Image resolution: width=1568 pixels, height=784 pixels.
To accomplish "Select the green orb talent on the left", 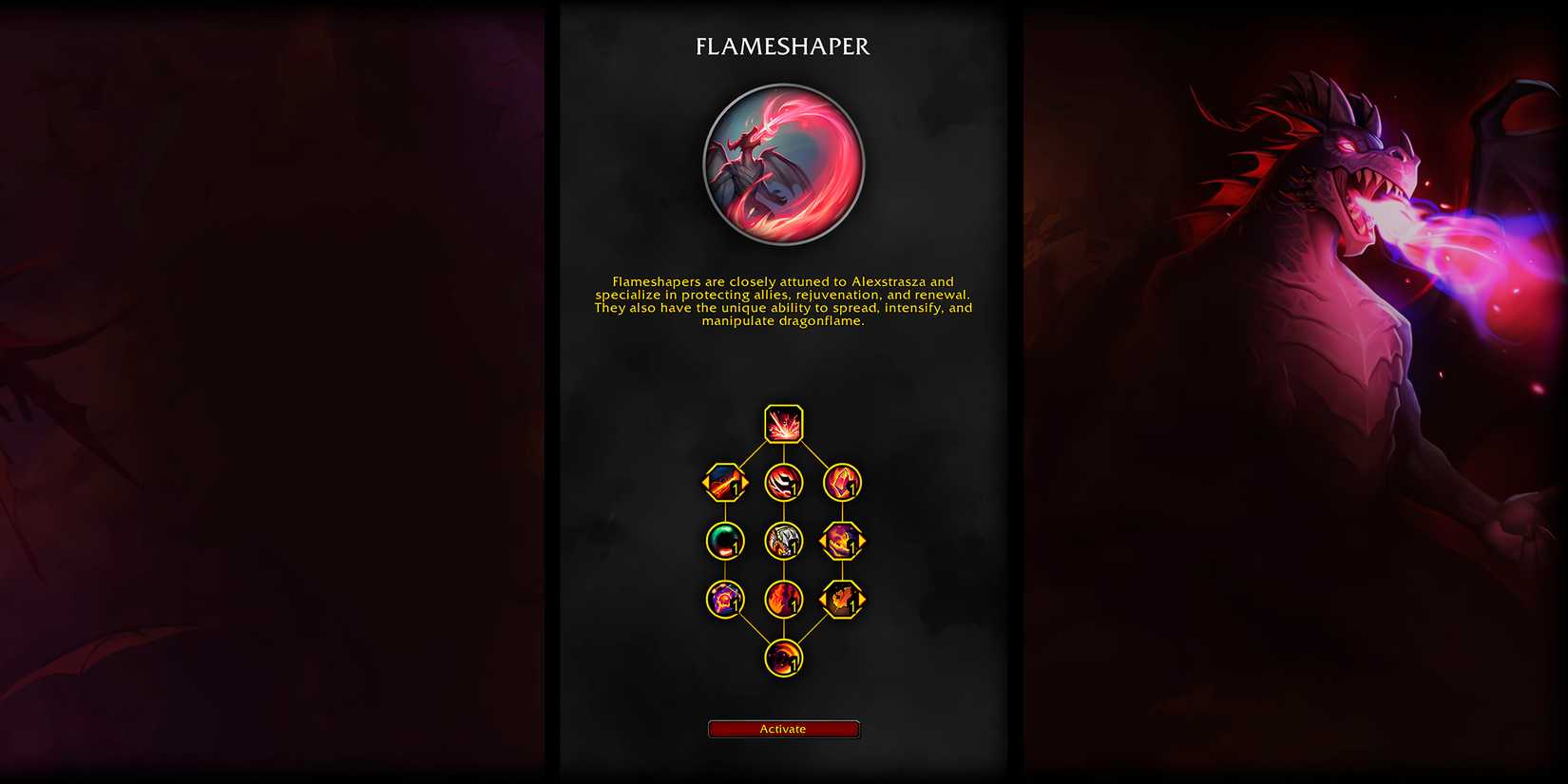I will point(724,542).
